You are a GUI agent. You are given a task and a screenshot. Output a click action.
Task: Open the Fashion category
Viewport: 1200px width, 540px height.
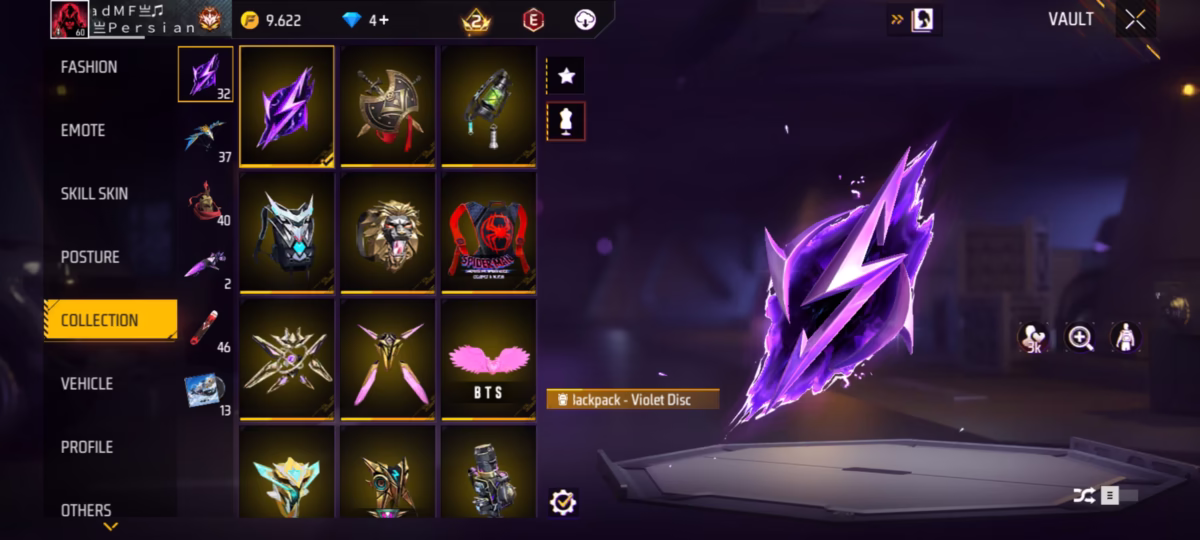(x=89, y=67)
